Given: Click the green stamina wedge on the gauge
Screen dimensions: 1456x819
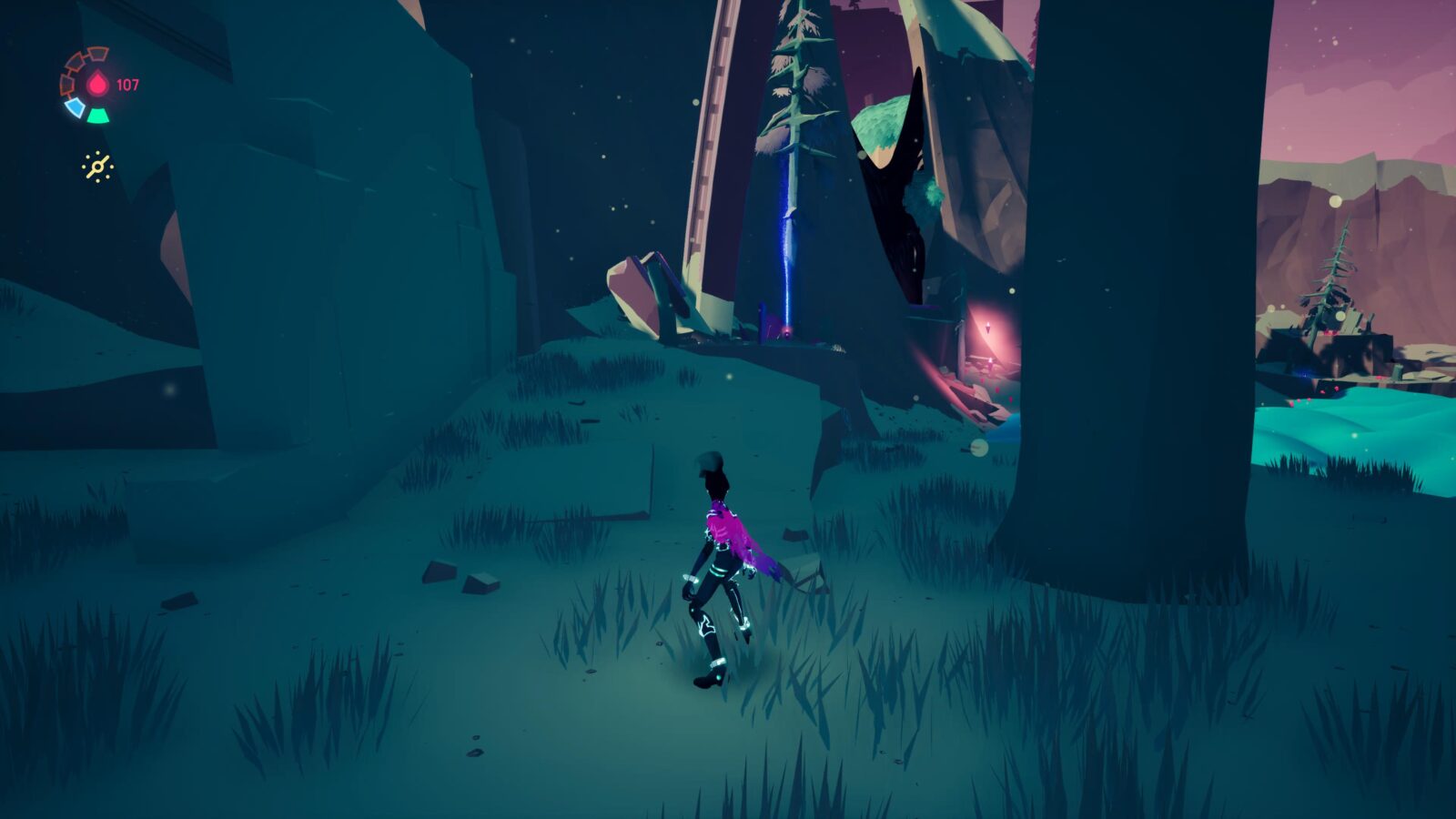Looking at the screenshot, I should pos(97,116).
